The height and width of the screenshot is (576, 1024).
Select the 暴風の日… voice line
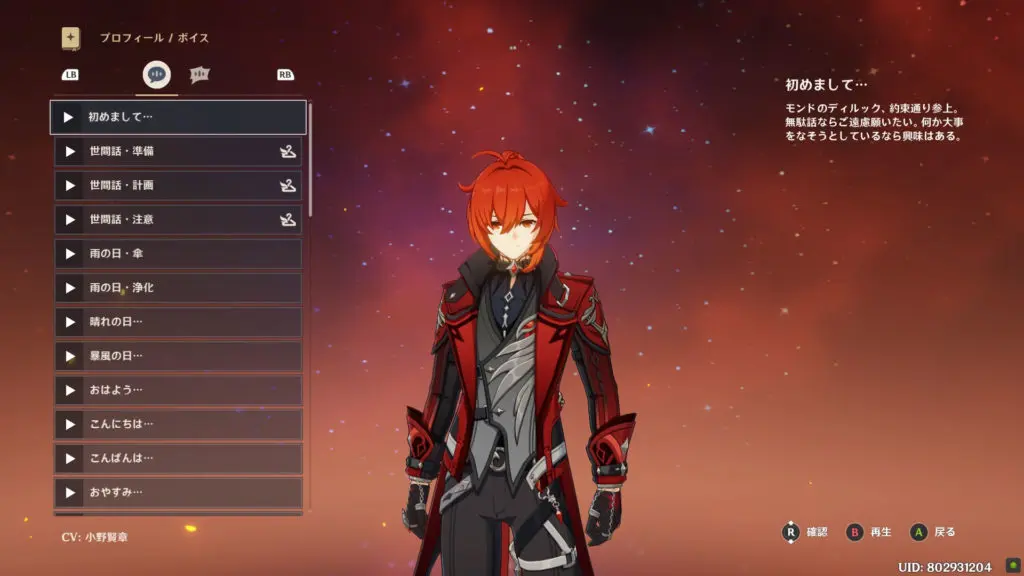(178, 355)
